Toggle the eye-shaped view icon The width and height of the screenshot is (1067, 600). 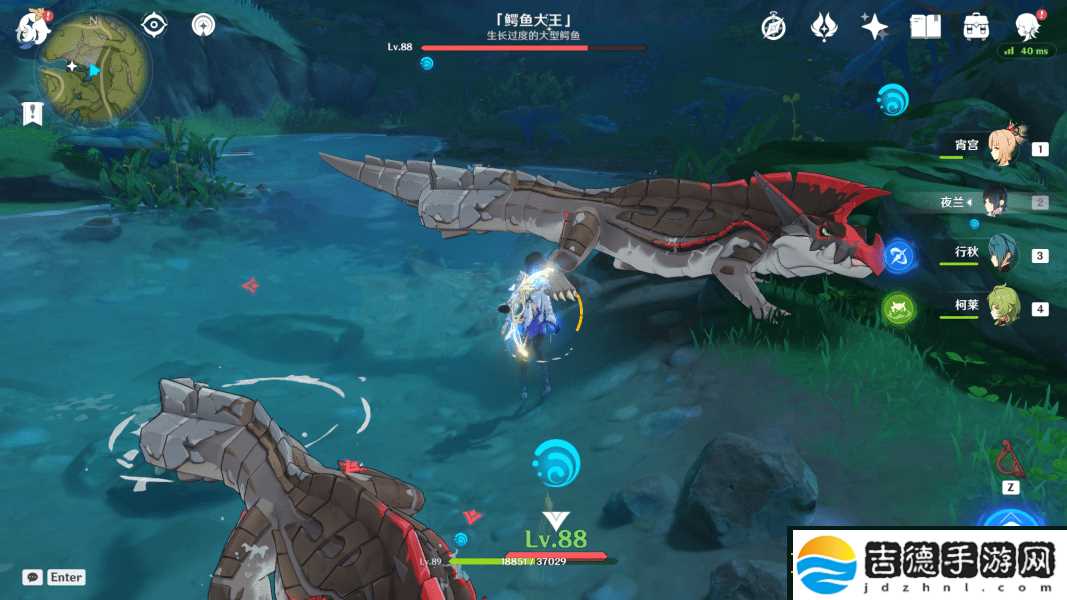tap(153, 25)
